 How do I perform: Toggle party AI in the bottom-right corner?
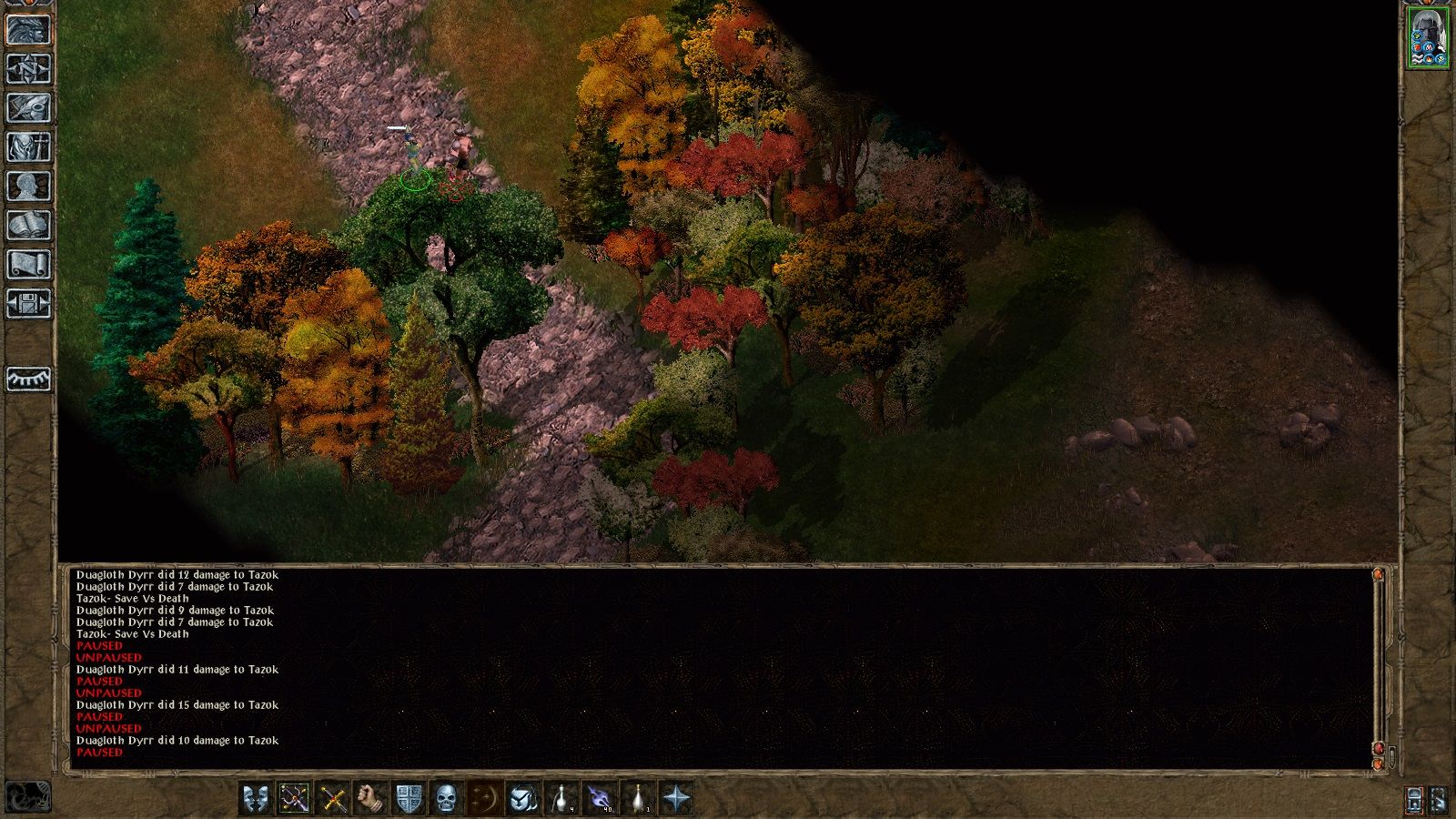click(1413, 798)
